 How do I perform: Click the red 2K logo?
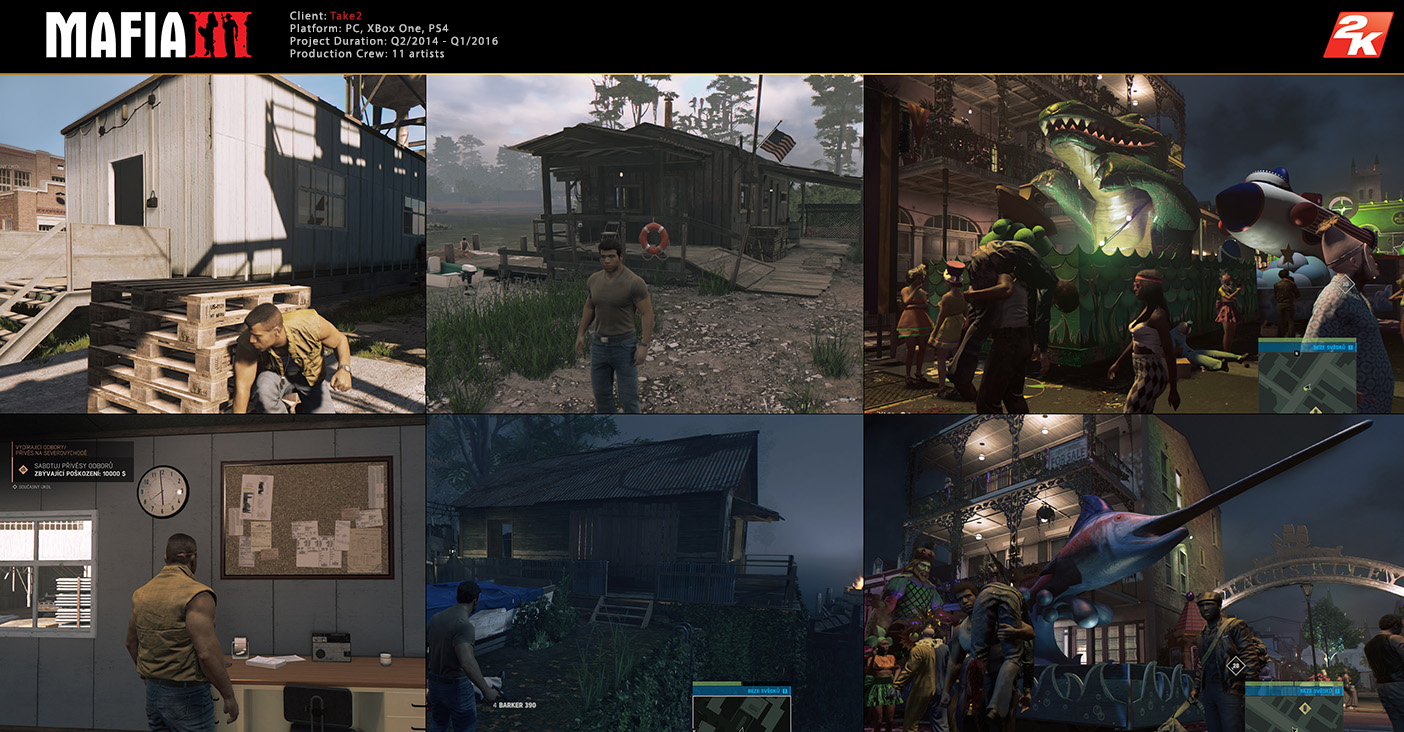coord(1357,36)
